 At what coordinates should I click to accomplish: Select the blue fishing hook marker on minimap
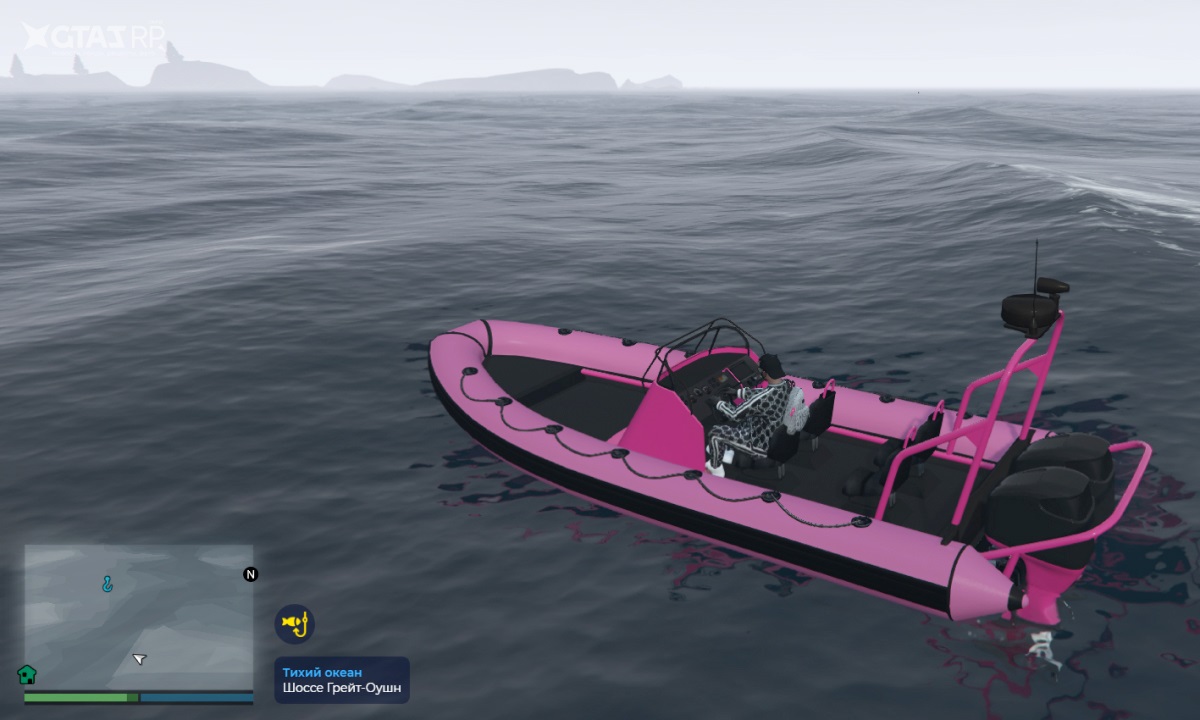pos(107,583)
